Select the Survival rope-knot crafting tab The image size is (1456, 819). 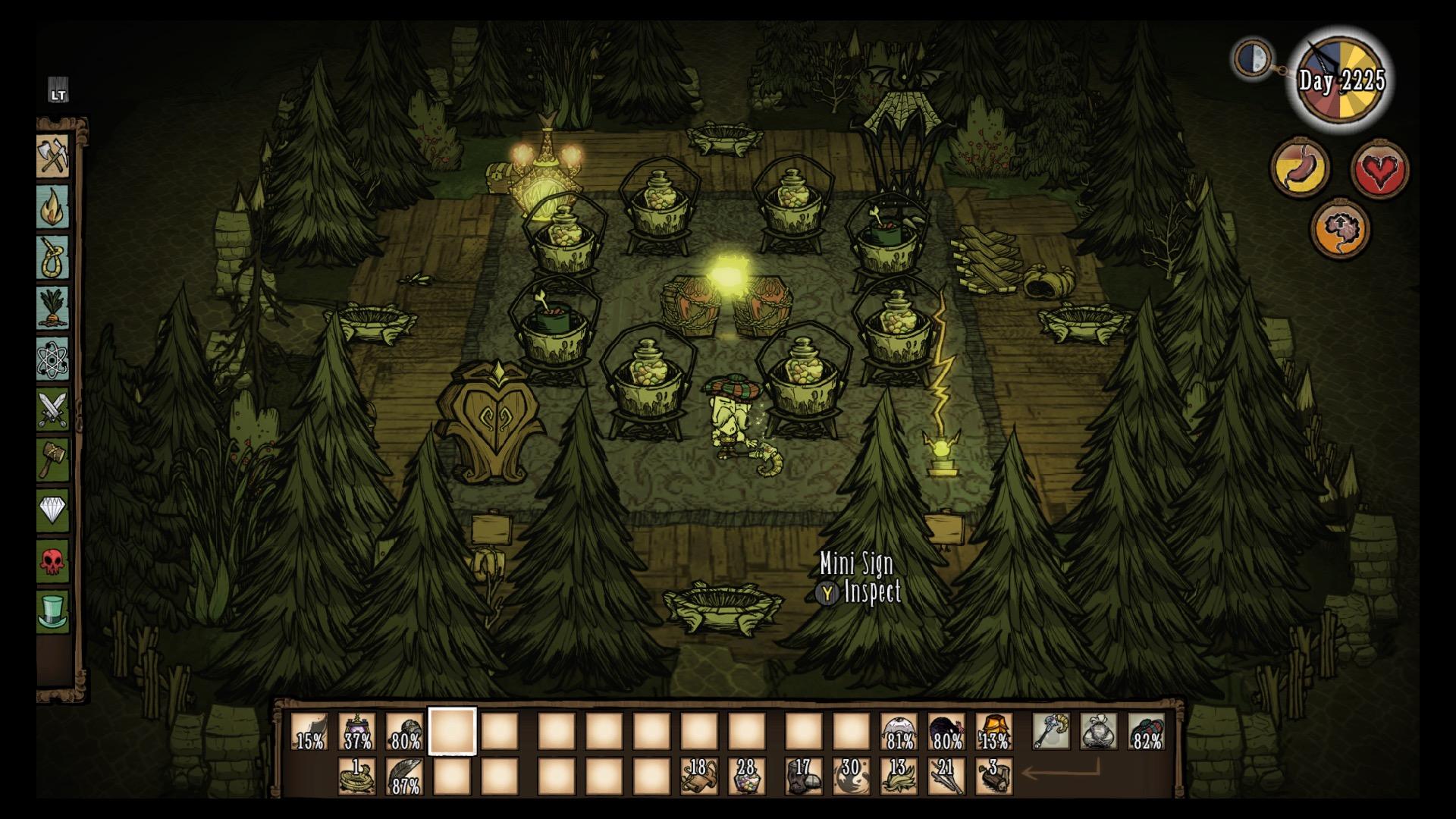tap(53, 258)
